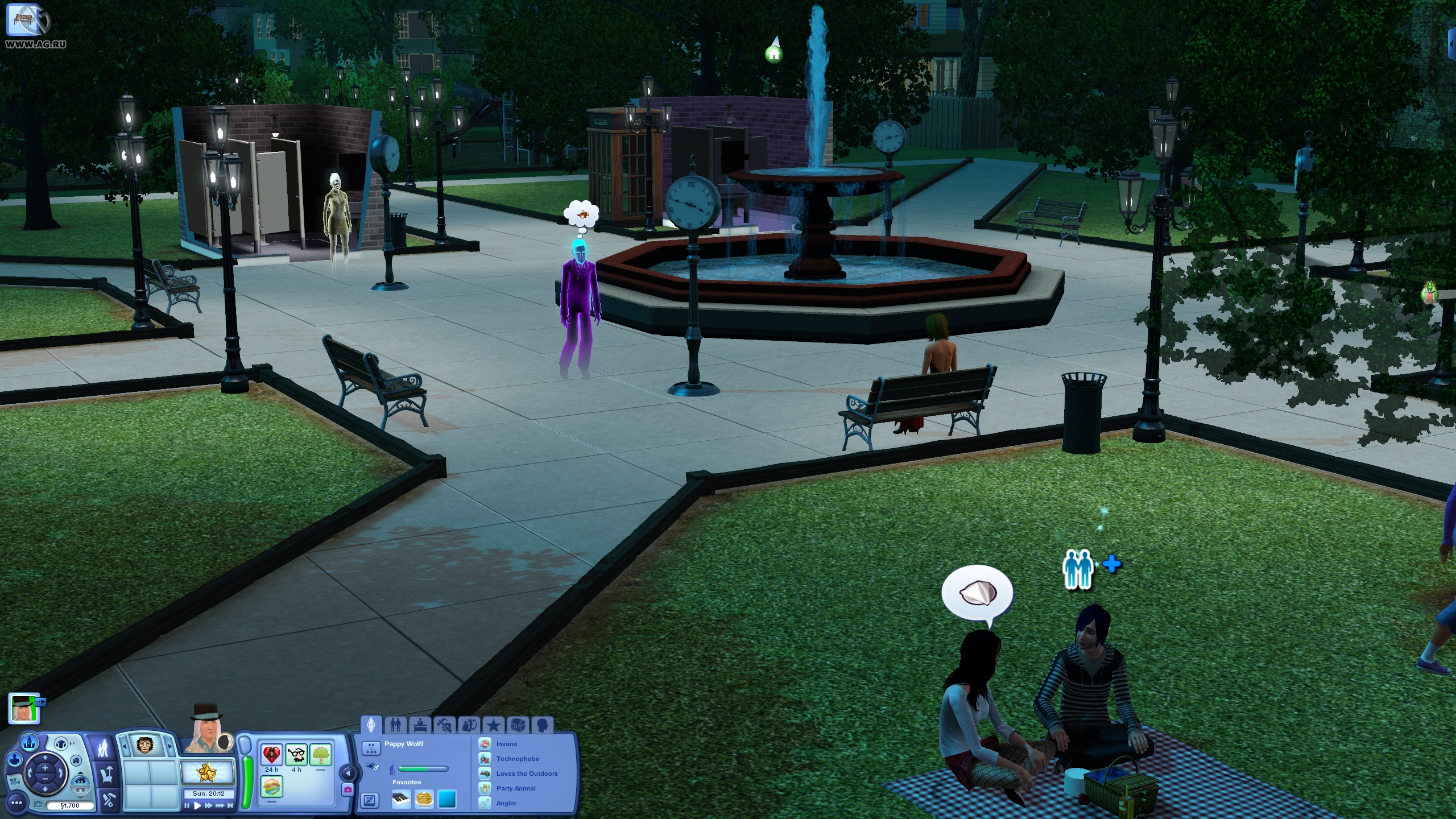Set game speed to fast-forward (double arrow)
The width and height of the screenshot is (1456, 819).
click(x=209, y=805)
